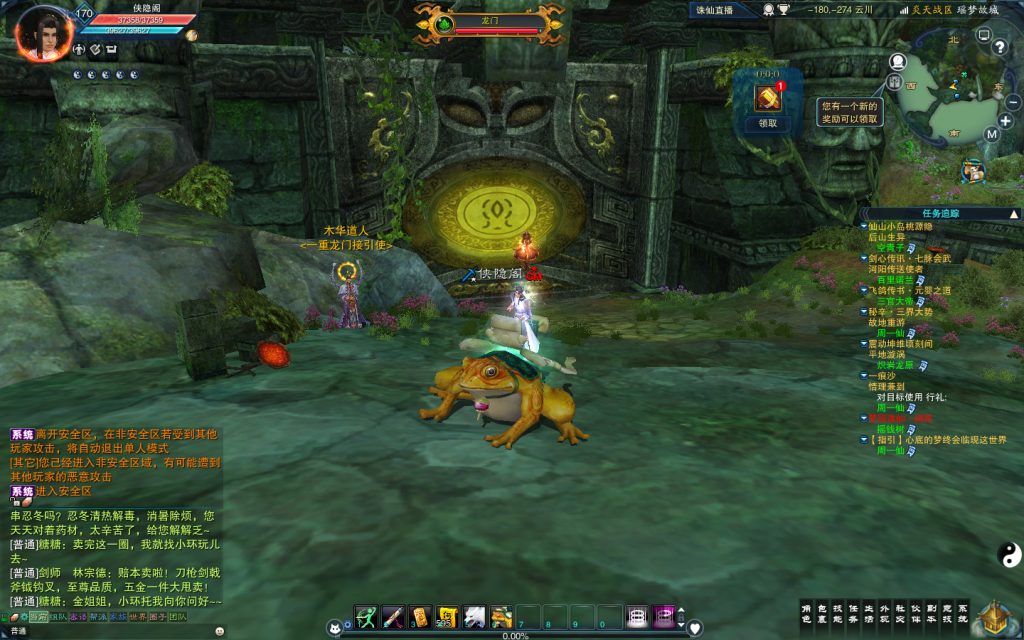Viewport: 1024px width, 640px height.
Task: Activate the white wolf skill slot
Action: [x=474, y=617]
